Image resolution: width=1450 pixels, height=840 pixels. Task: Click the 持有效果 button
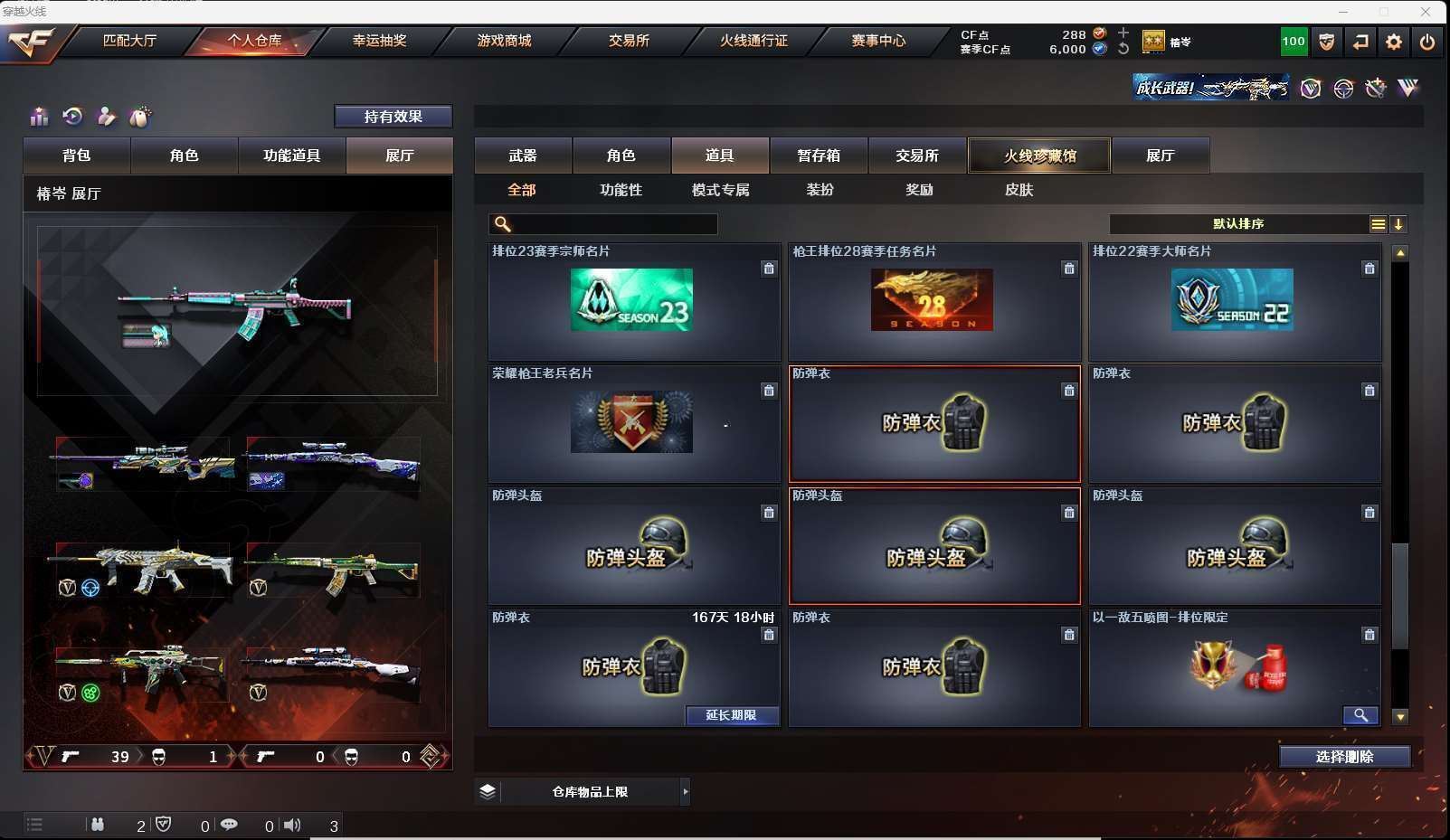pyautogui.click(x=393, y=117)
